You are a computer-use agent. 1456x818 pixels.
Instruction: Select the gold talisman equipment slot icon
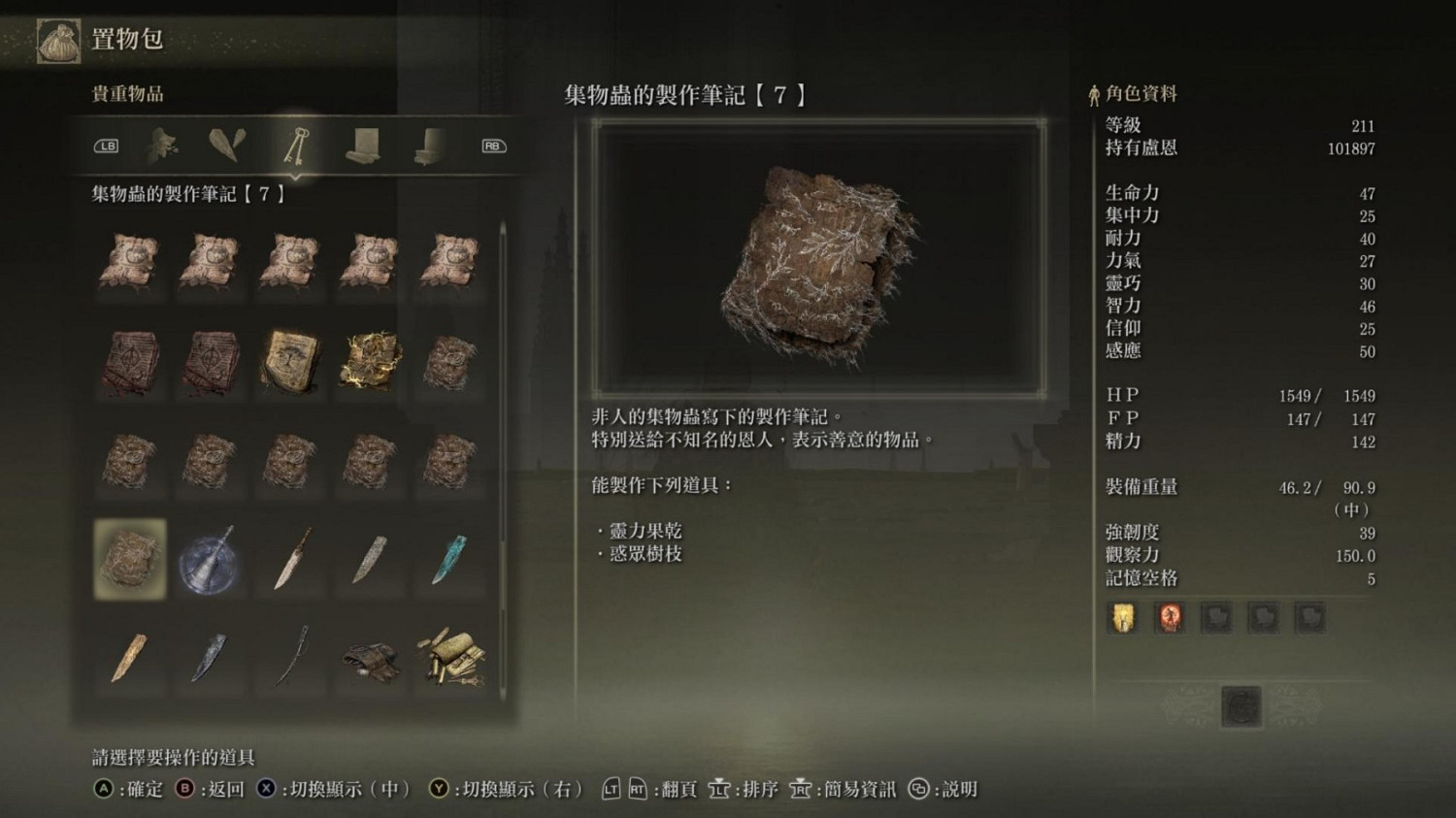[x=1123, y=617]
